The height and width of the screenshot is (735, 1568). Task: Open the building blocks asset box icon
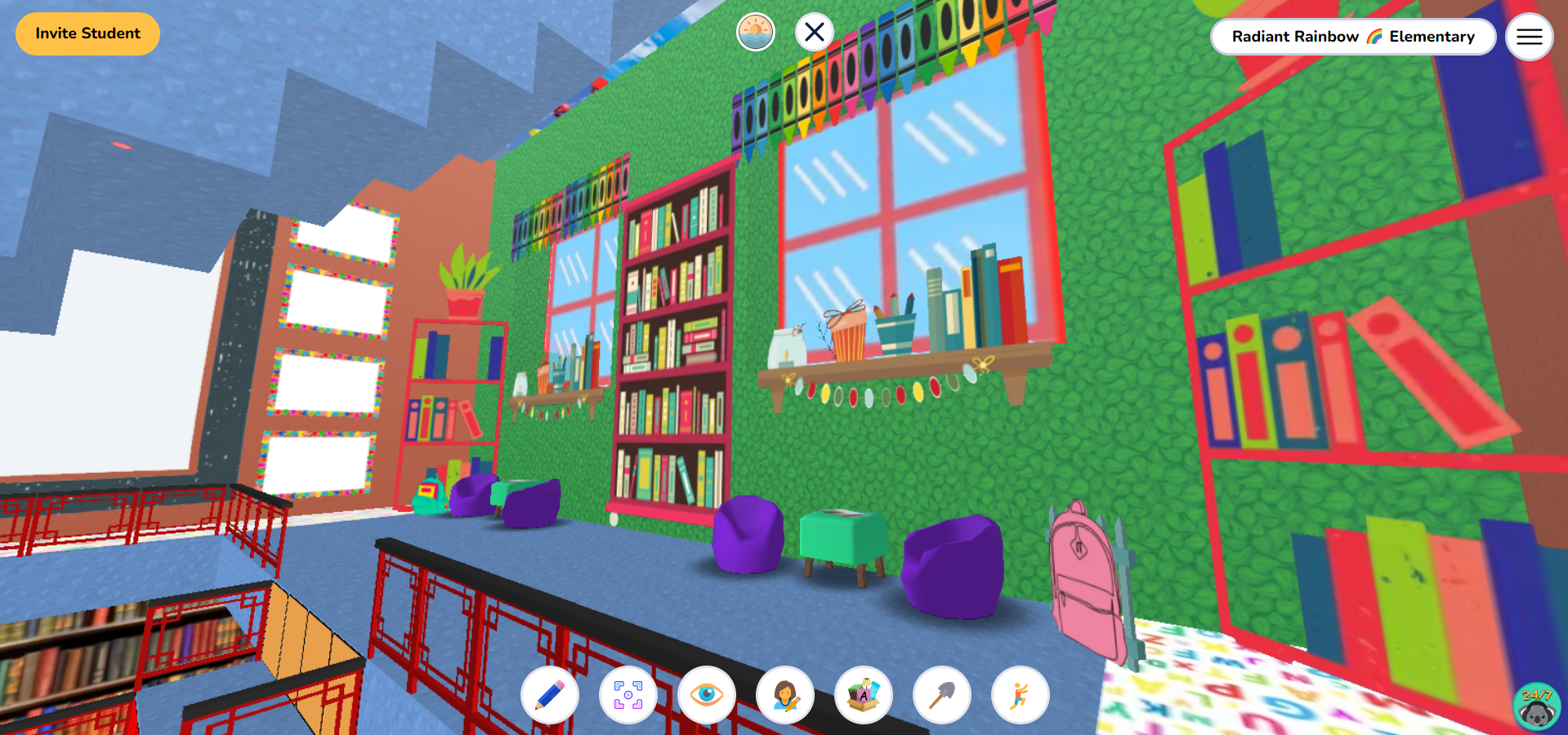pyautogui.click(x=864, y=695)
